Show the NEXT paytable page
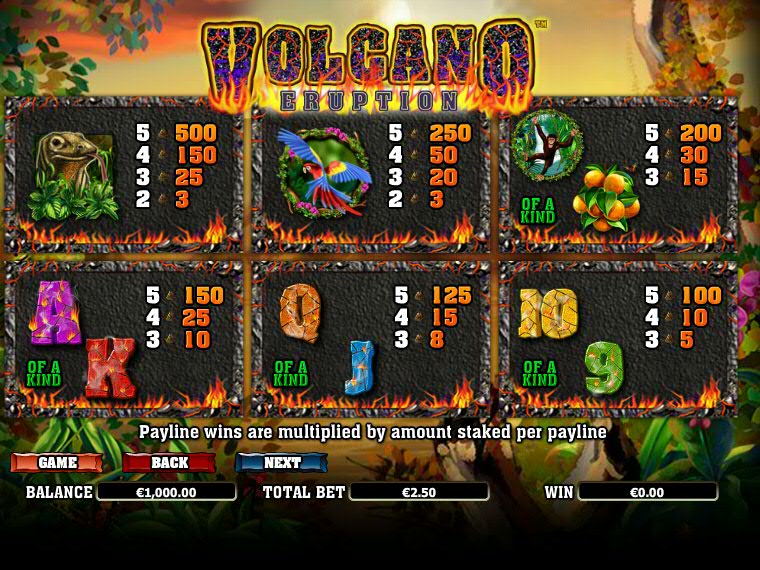 282,463
